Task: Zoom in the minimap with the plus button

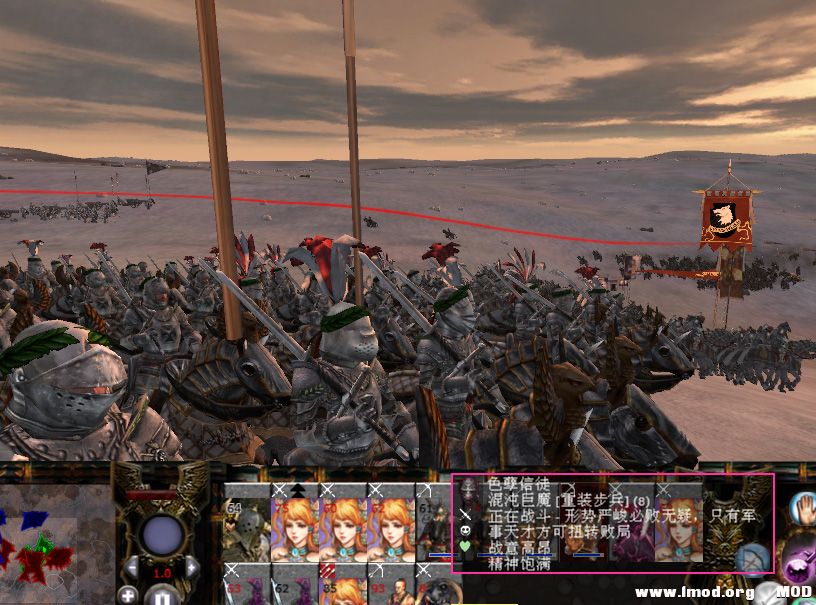Action: click(x=127, y=595)
